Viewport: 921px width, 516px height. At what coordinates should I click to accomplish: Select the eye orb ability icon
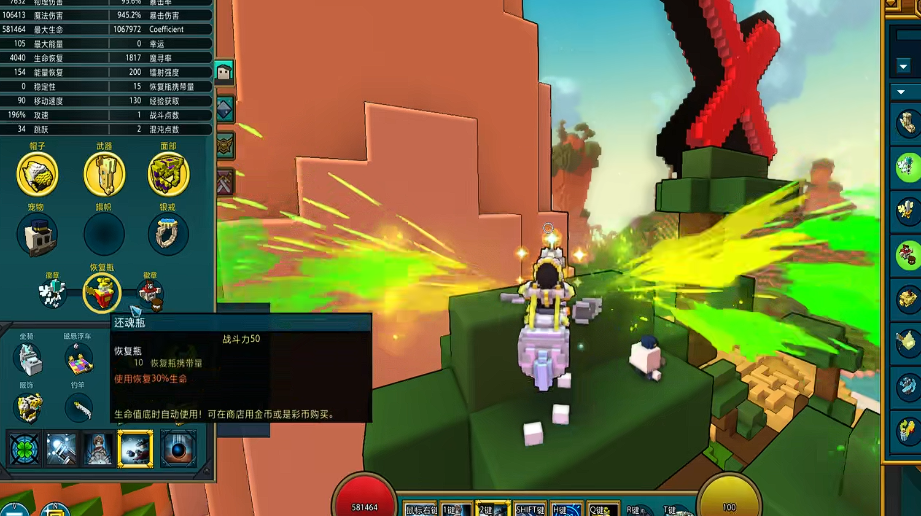pyautogui.click(x=179, y=449)
